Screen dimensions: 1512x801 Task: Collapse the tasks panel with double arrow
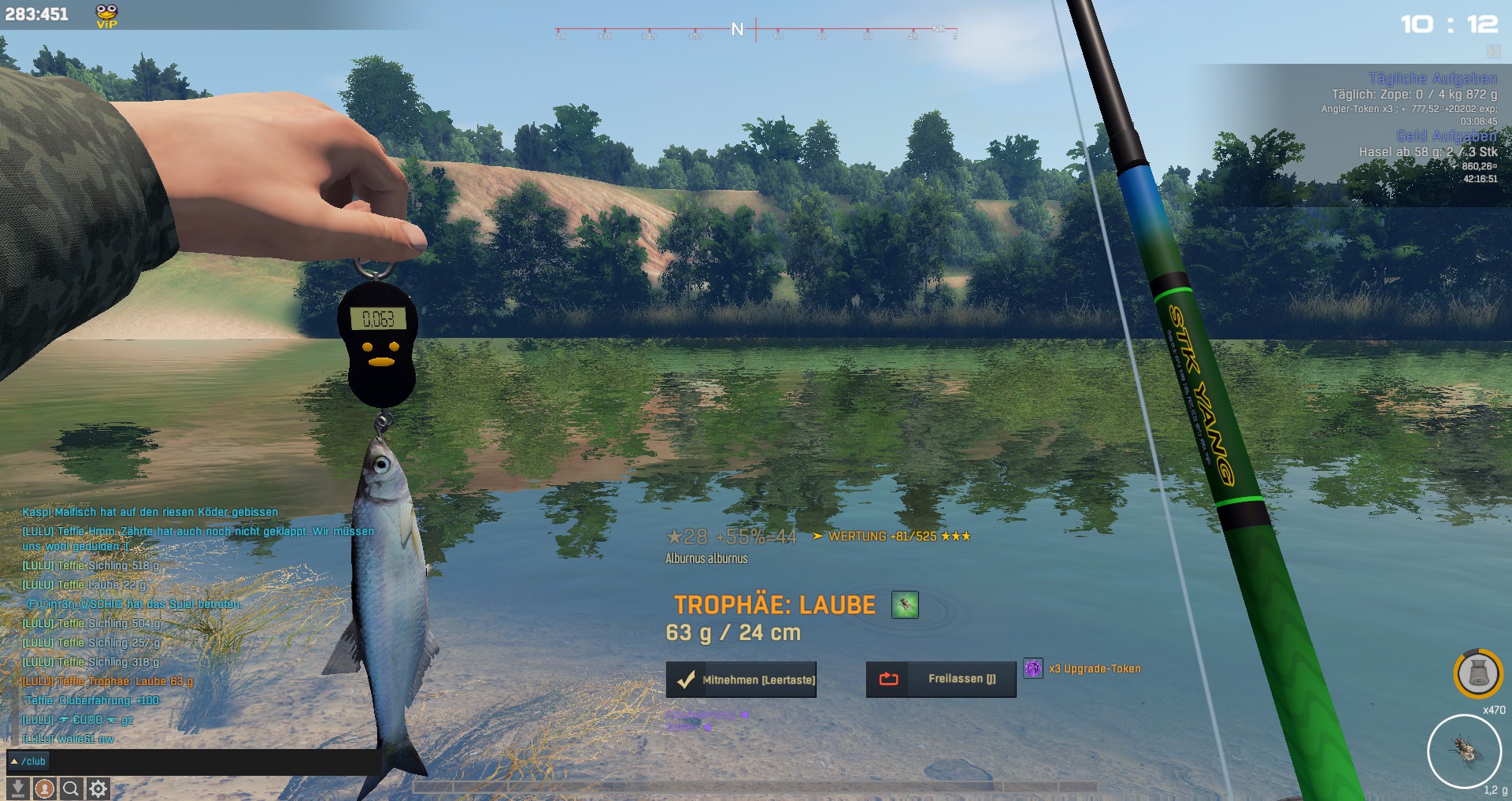1493,52
